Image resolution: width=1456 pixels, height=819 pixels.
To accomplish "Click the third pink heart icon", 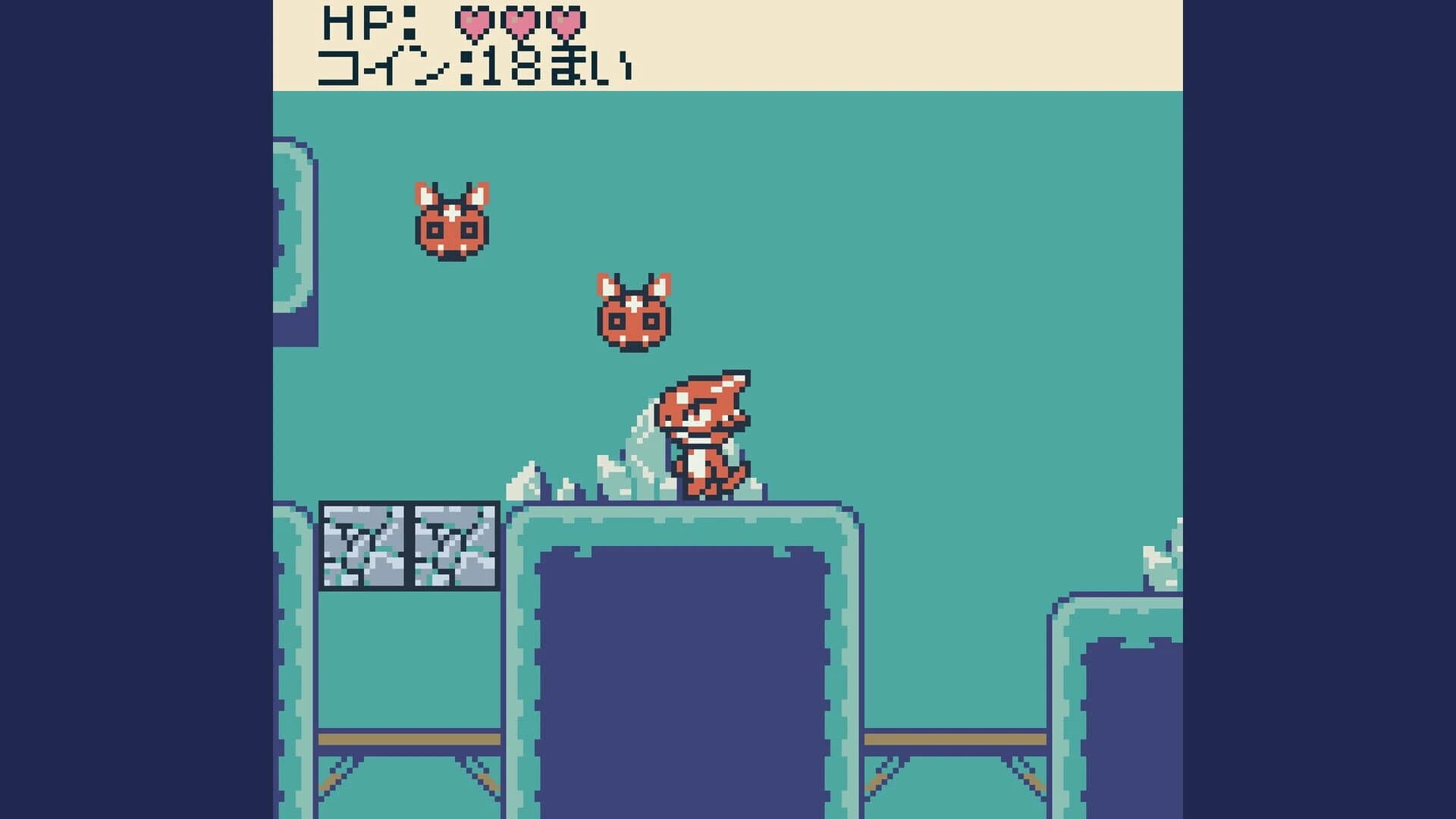I will coord(567,23).
